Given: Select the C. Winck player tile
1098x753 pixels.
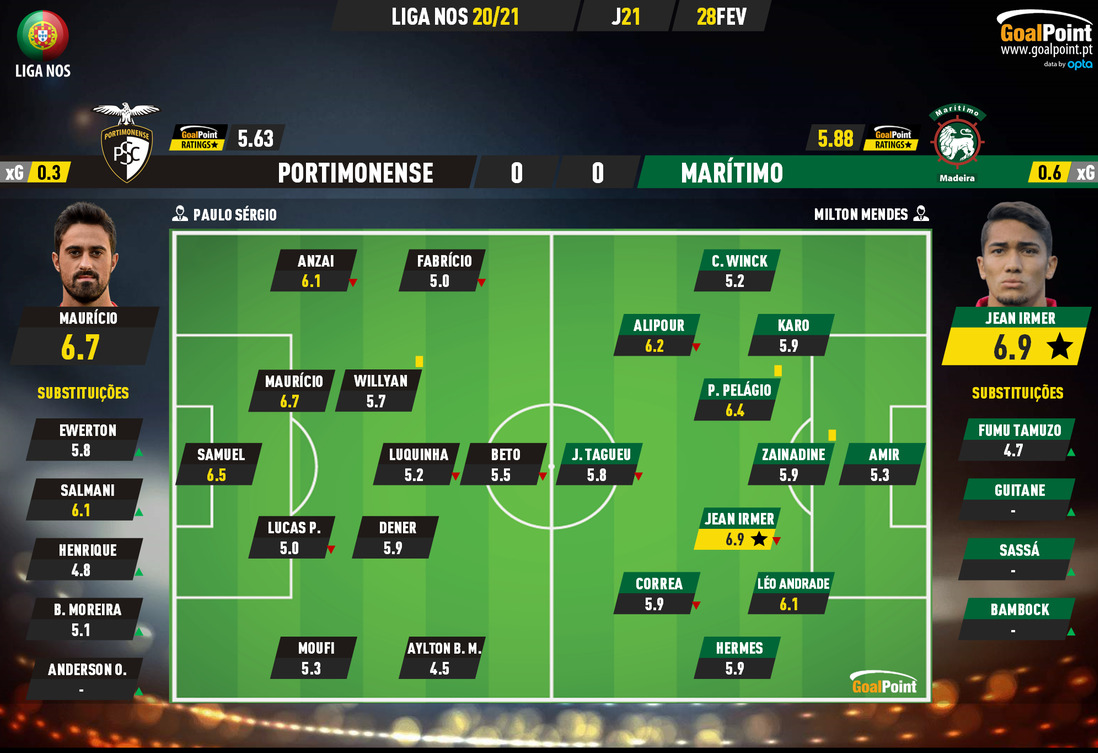Looking at the screenshot, I should tap(738, 271).
